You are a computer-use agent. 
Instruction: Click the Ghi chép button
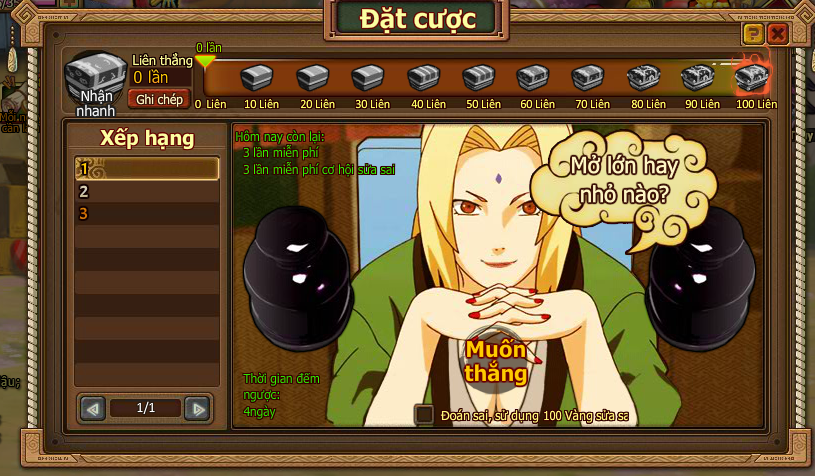(158, 99)
